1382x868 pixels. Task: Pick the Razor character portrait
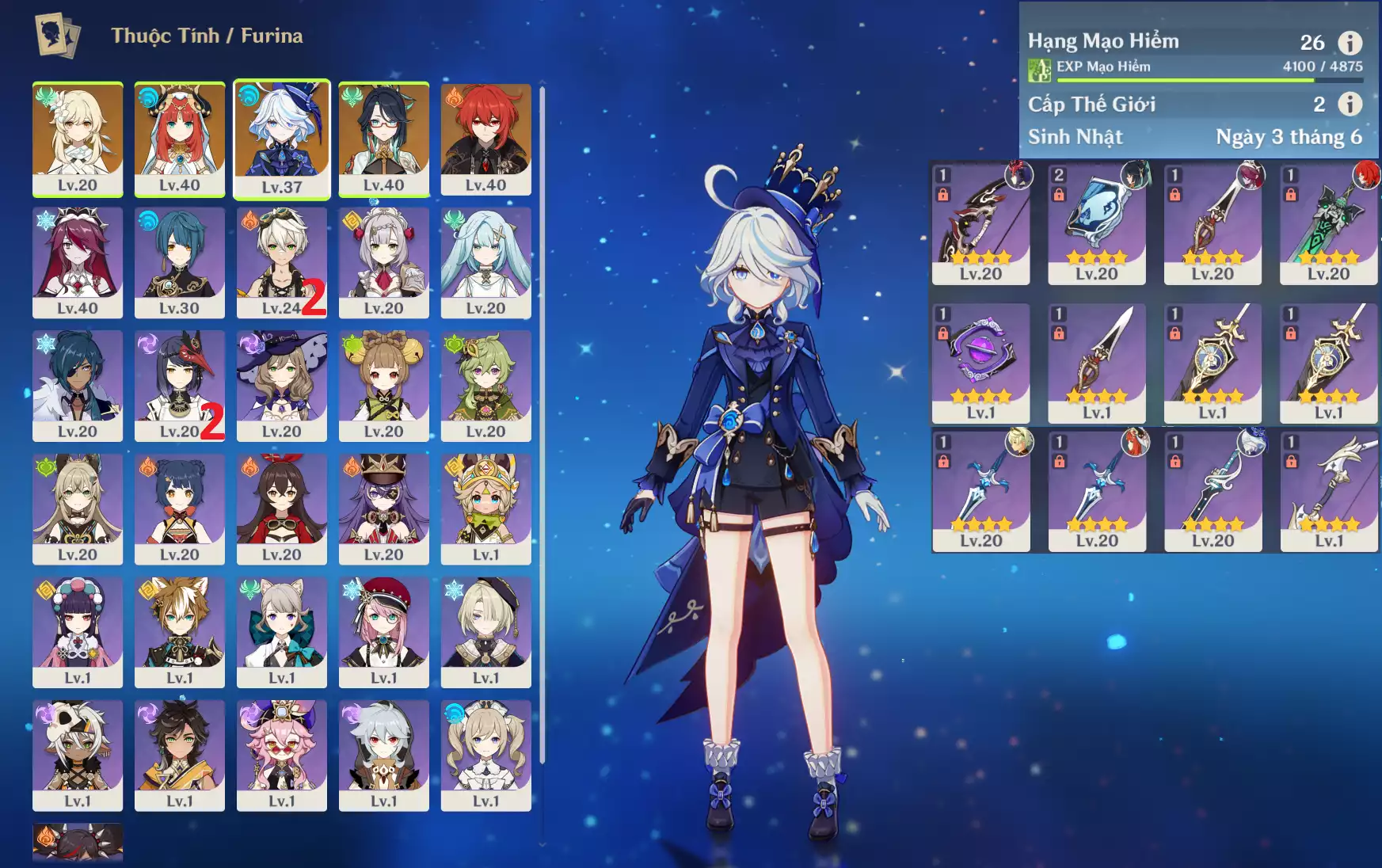click(x=383, y=756)
